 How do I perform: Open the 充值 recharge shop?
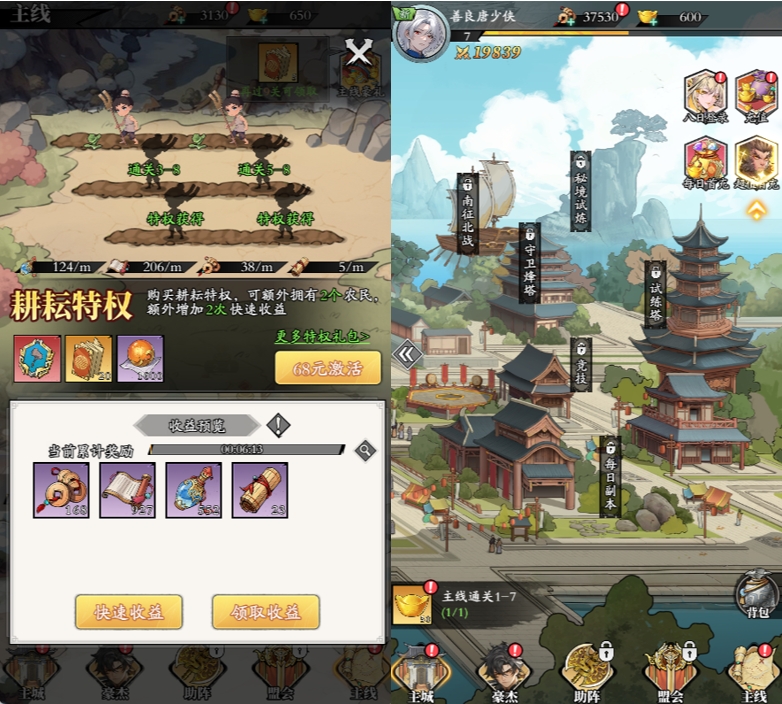[756, 96]
